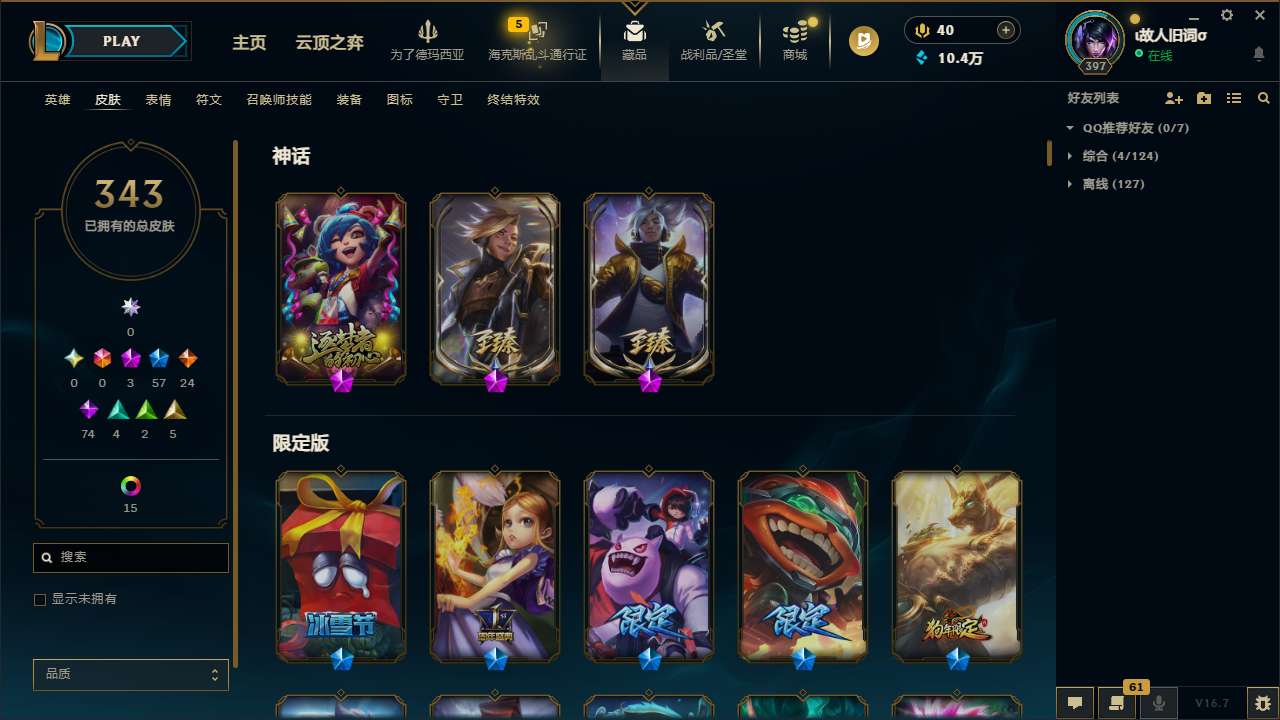Screen dimensions: 1280x720
Task: Click the PLAY button
Action: (x=121, y=41)
